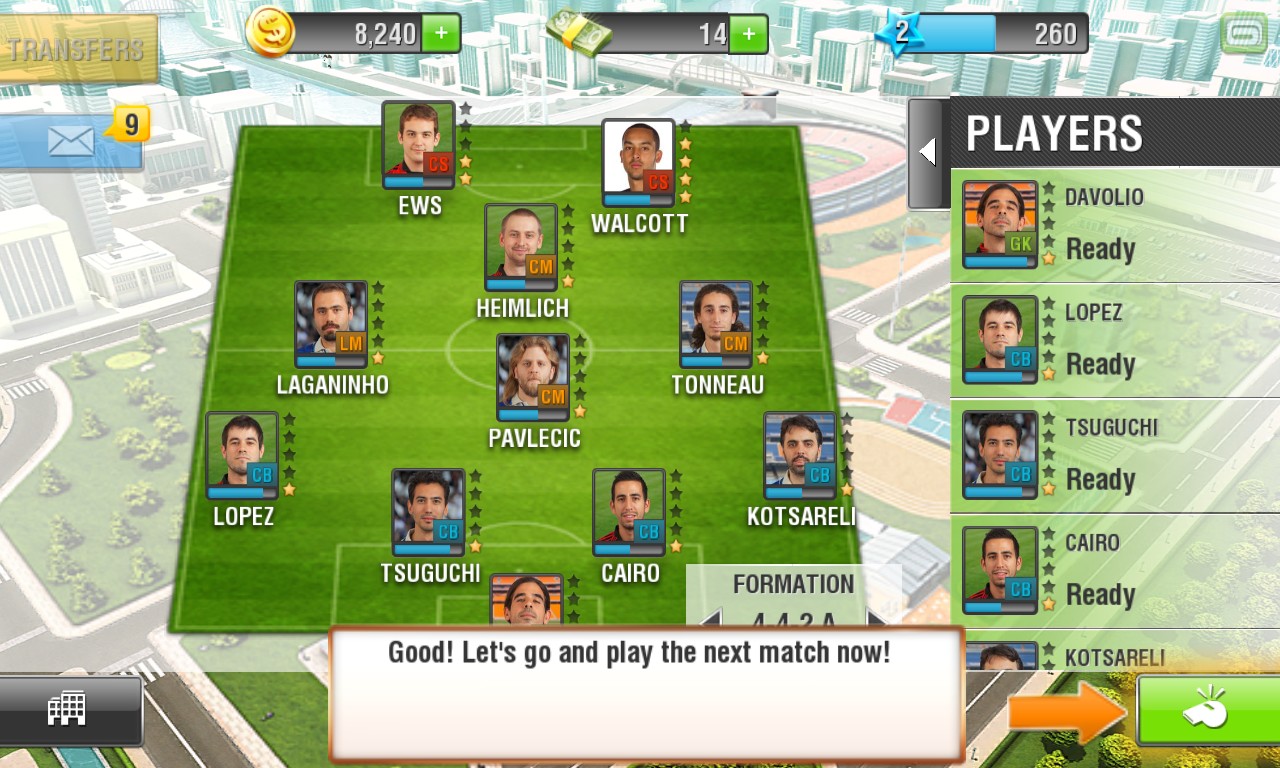This screenshot has width=1280, height=768.
Task: Select midfielder Tonneau on the pitch
Action: click(x=716, y=325)
